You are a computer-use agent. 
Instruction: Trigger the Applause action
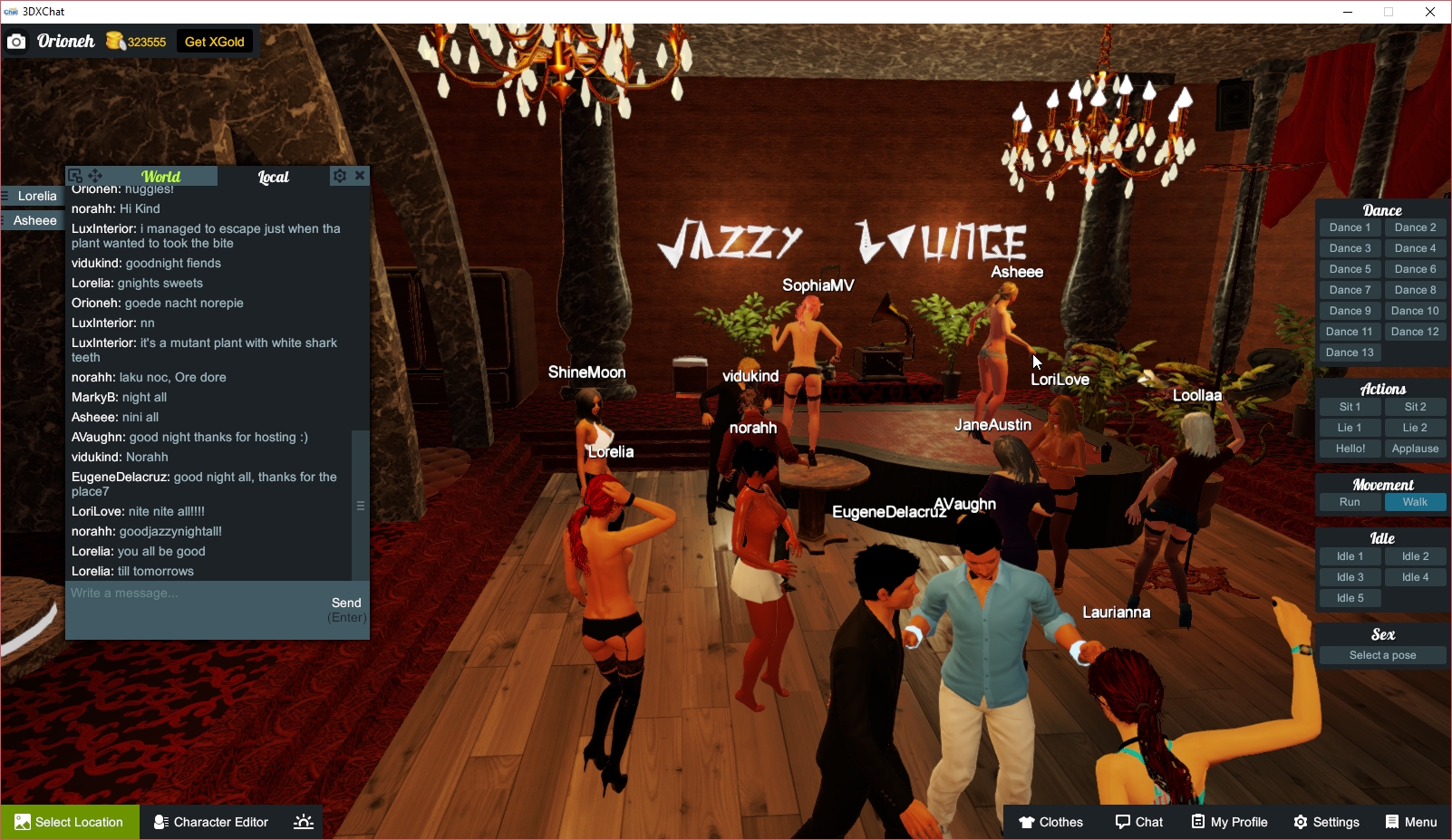point(1415,448)
